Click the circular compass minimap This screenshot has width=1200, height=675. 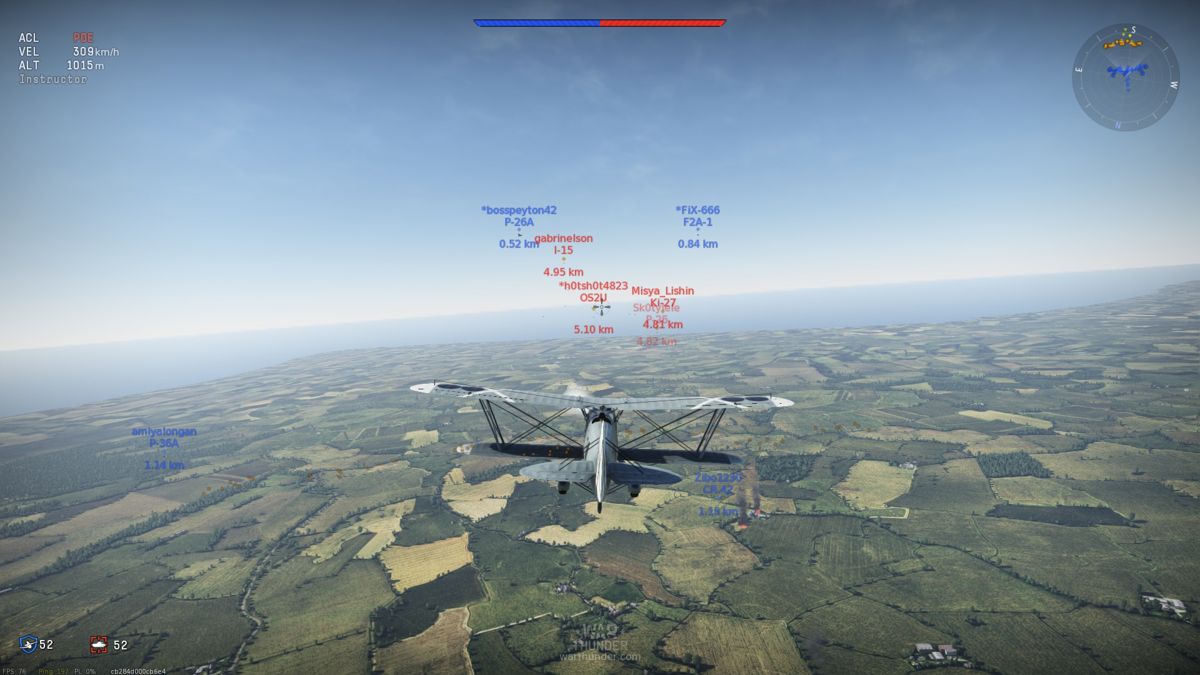click(1126, 77)
